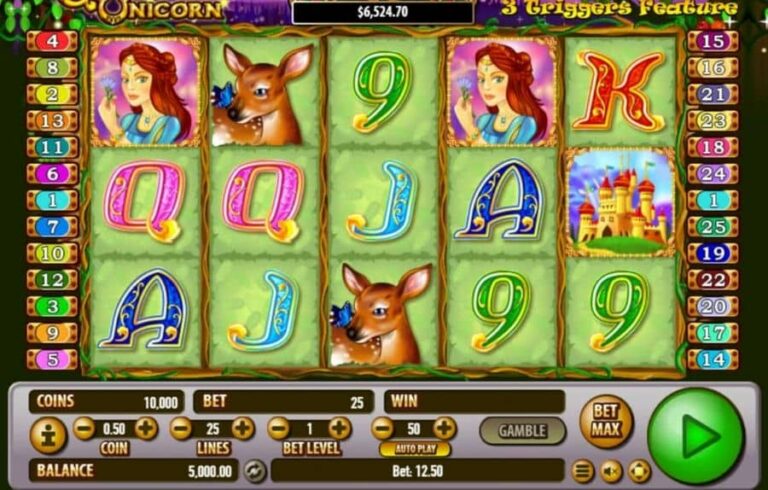Activate the Gamble button

522,431
